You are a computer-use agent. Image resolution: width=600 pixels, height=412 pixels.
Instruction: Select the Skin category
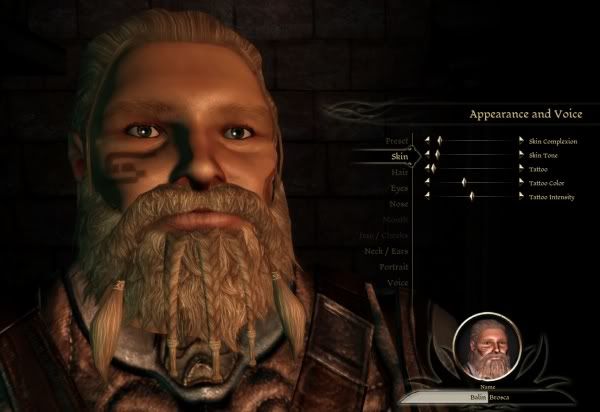[x=399, y=156]
